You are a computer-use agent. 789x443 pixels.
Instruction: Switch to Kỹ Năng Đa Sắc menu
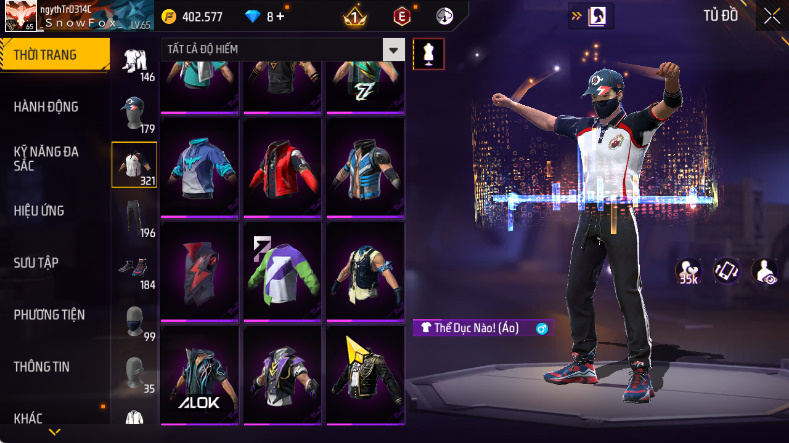point(47,158)
